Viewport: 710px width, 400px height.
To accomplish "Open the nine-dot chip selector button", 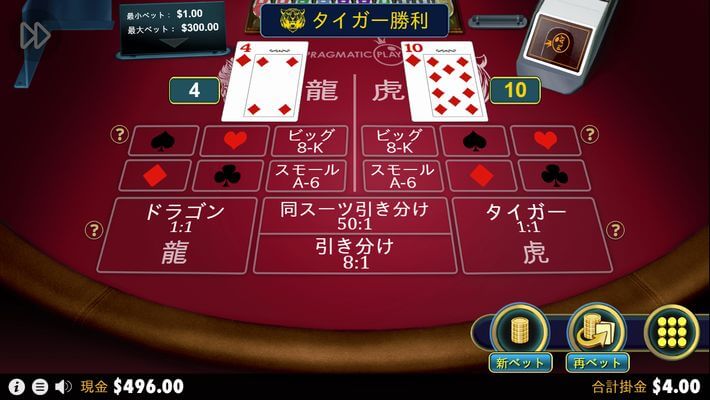I will point(671,331).
